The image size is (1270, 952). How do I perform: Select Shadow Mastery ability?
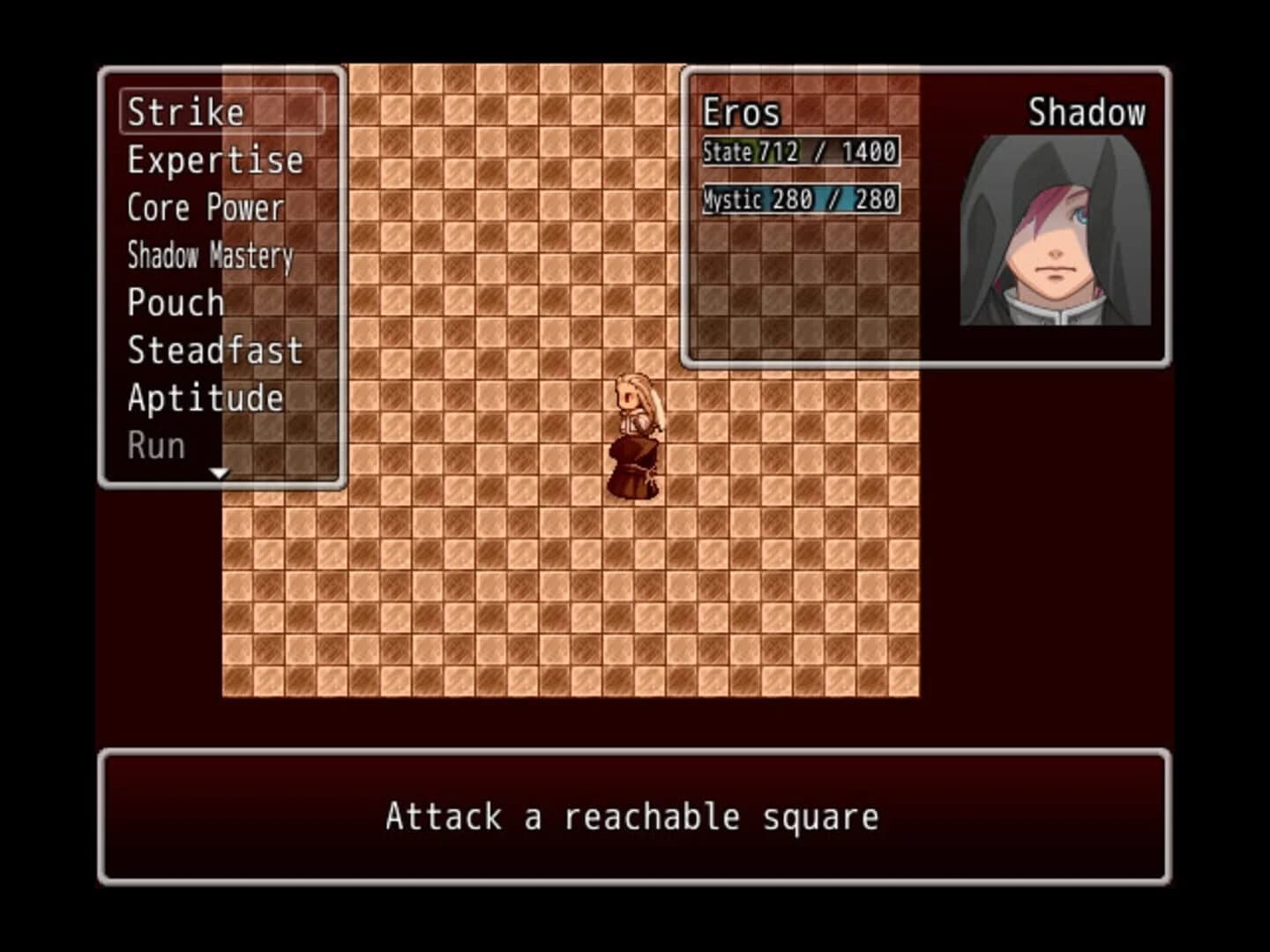(x=210, y=256)
